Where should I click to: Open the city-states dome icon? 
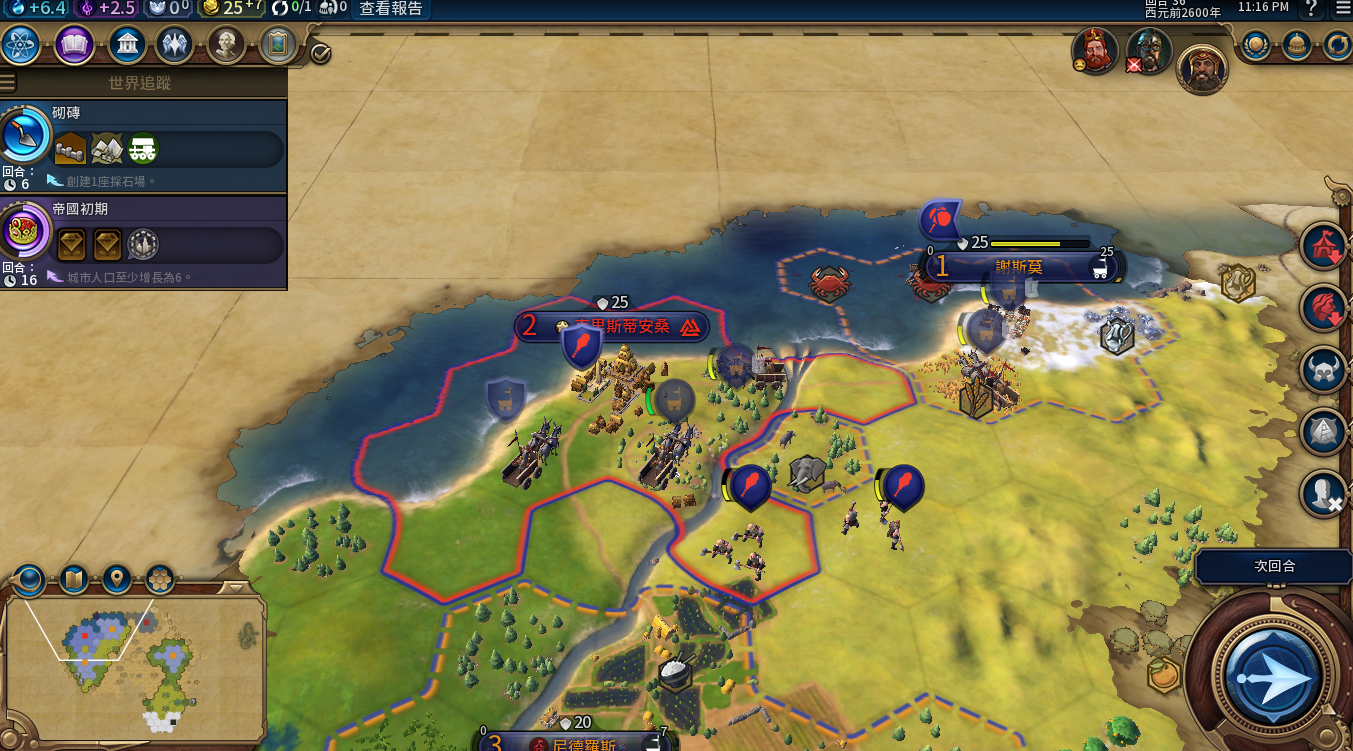[x=1297, y=45]
